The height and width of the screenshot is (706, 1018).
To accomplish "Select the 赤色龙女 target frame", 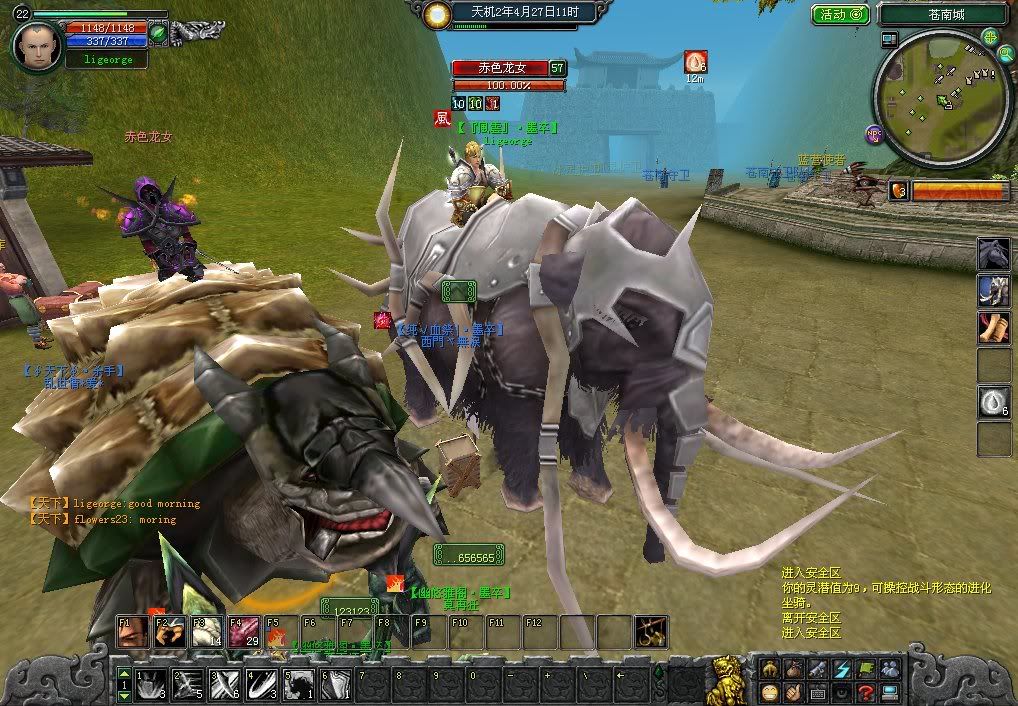I will (x=500, y=68).
